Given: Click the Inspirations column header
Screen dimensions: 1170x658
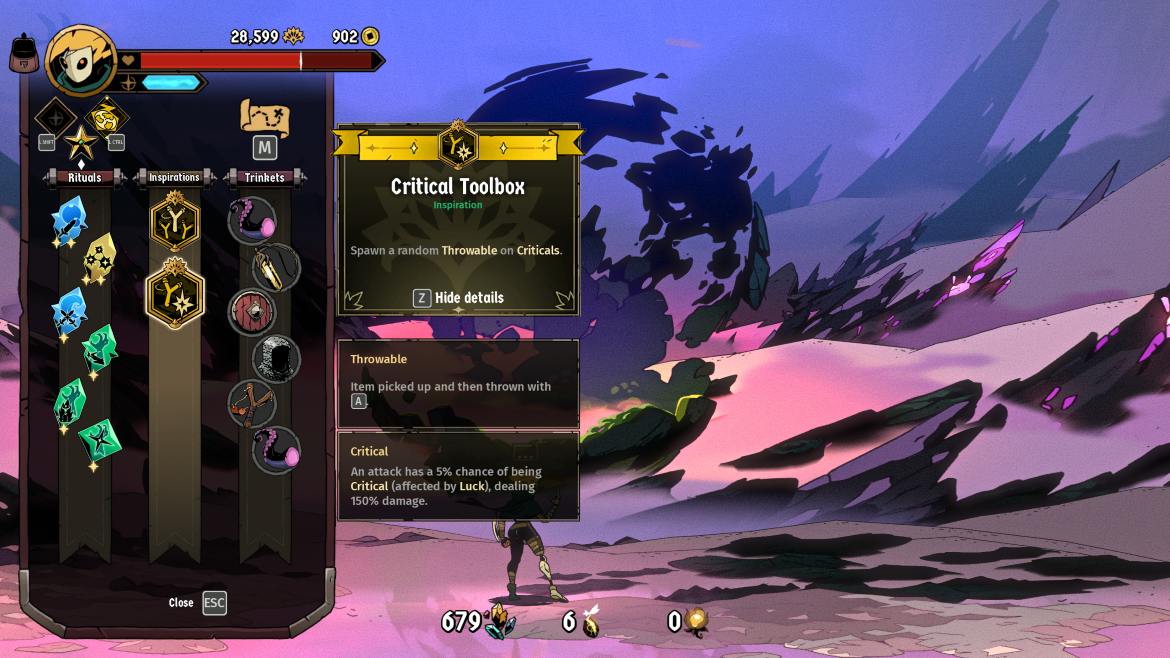Looking at the screenshot, I should 175,178.
